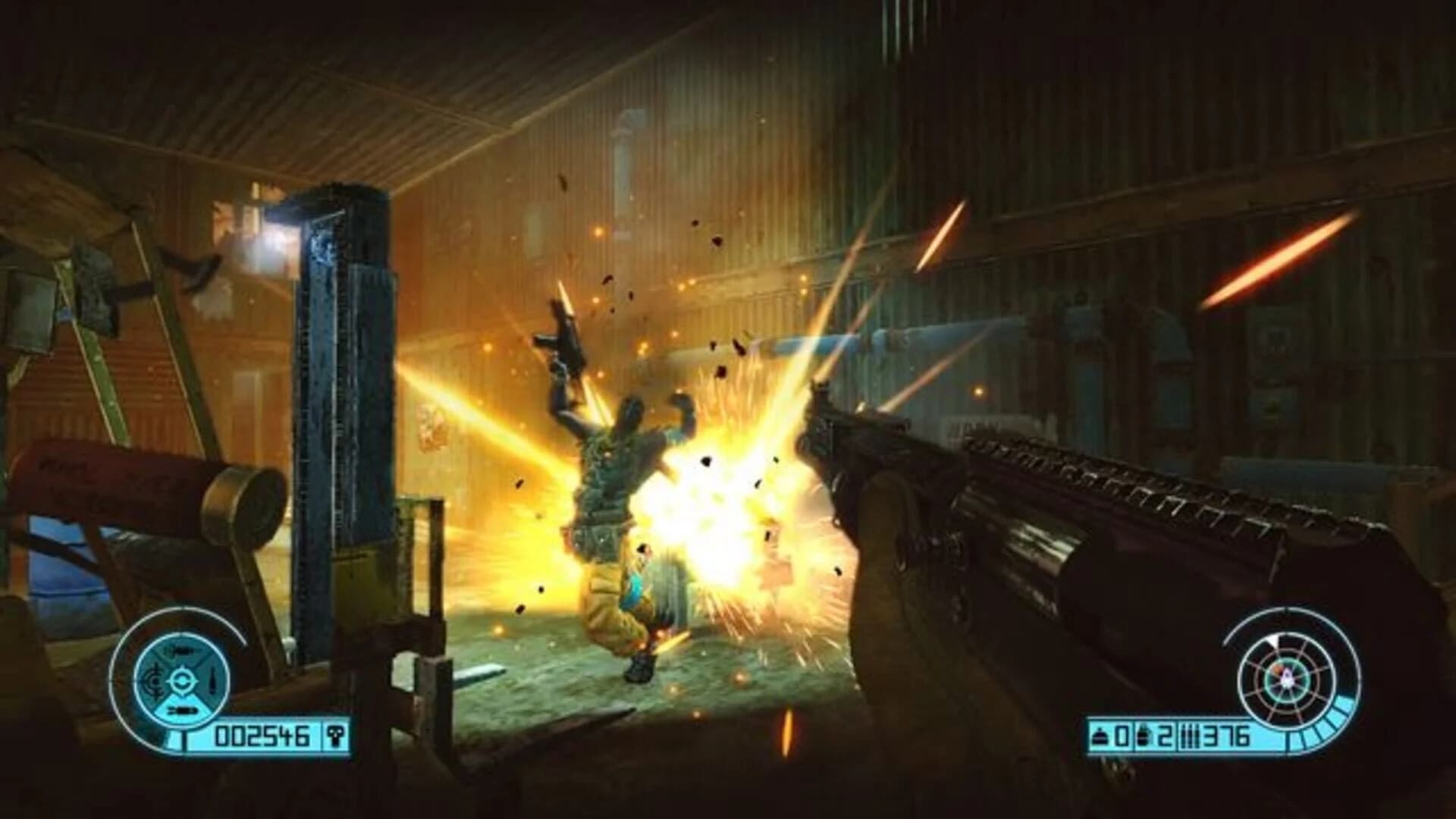The image size is (1456, 819).
Task: Select the bullet icon on the ability wheel's right
Action: pos(213,680)
